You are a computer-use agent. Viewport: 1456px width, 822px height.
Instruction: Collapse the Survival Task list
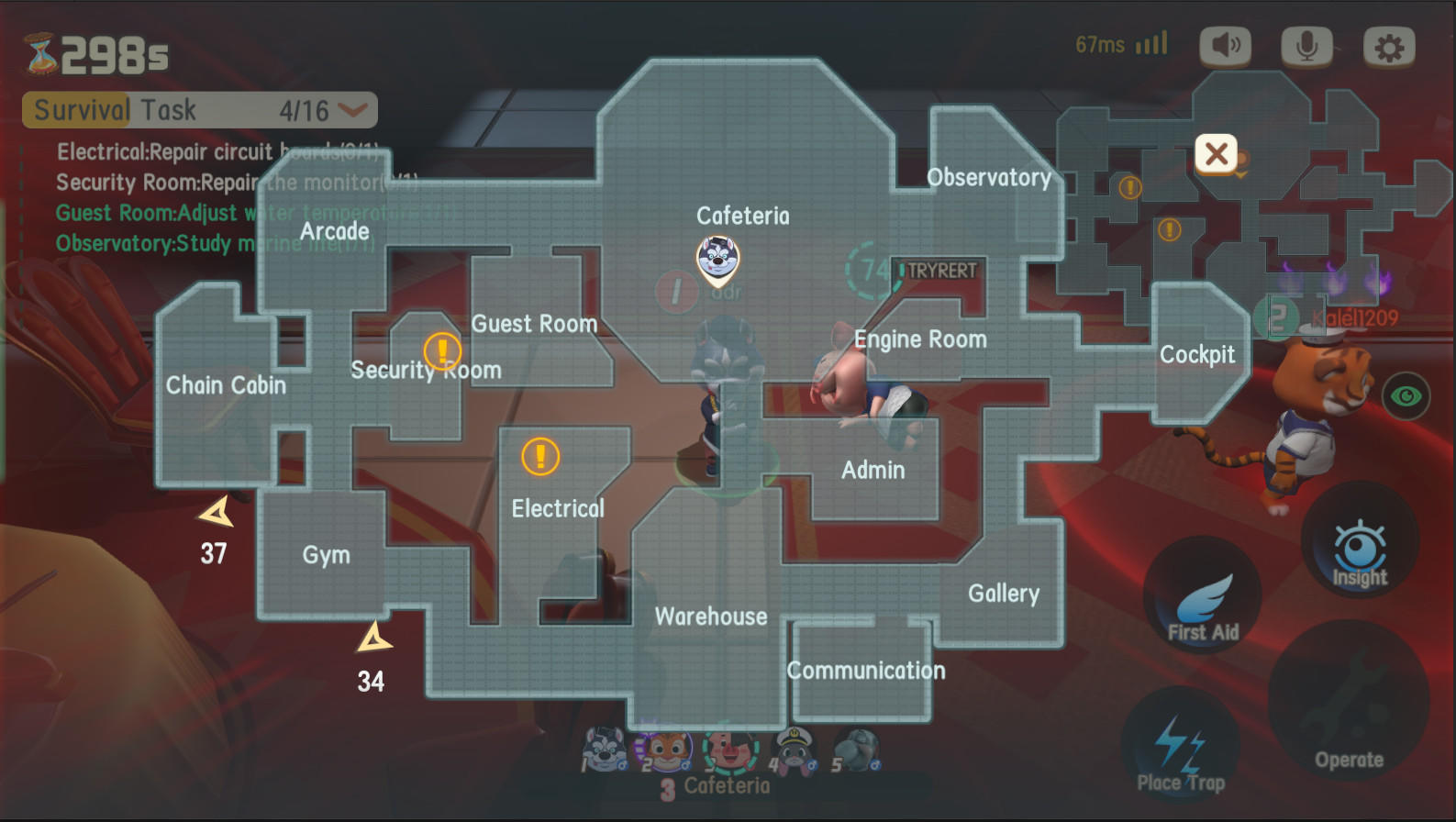[x=350, y=110]
